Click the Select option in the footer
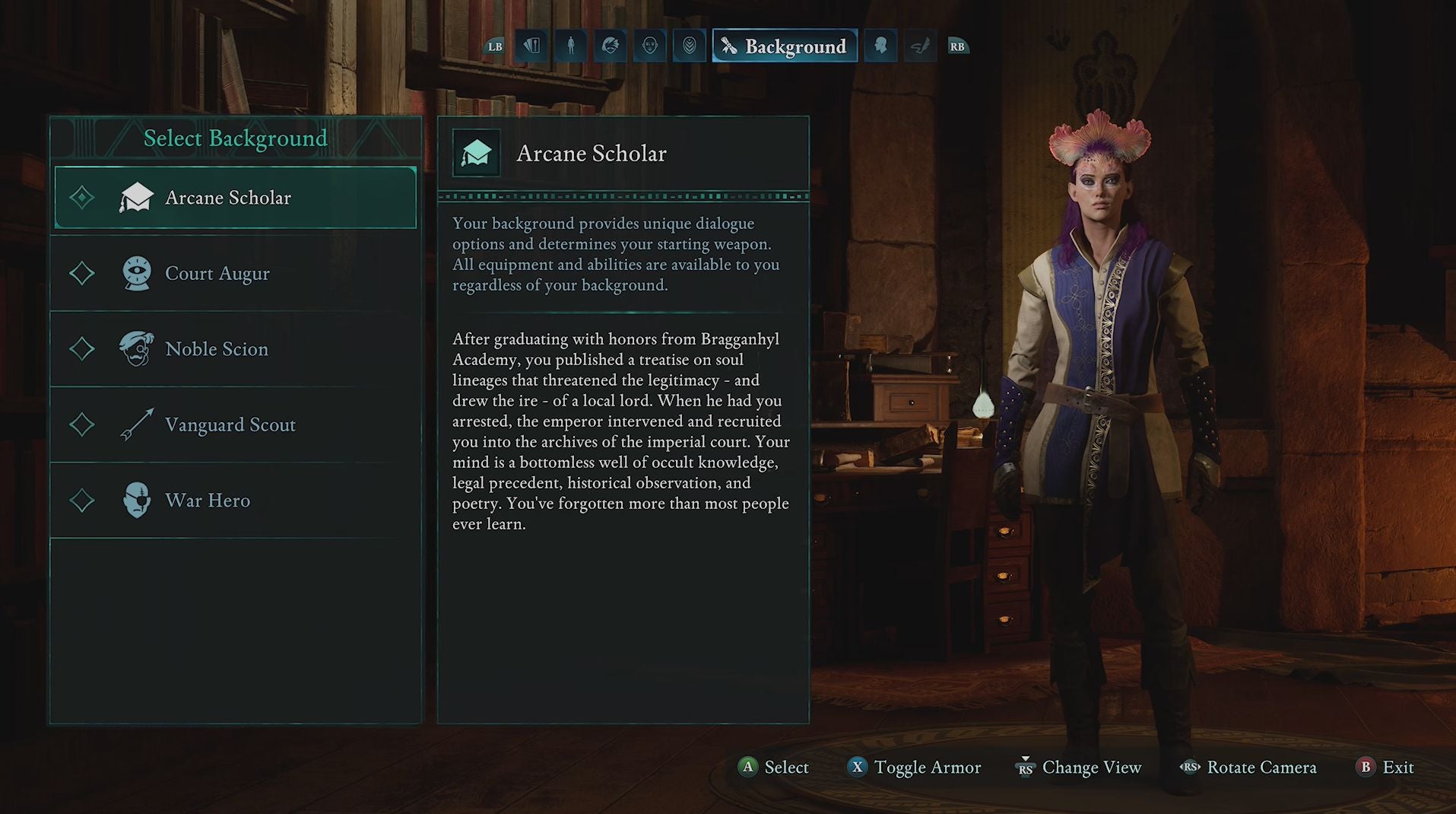The width and height of the screenshot is (1456, 814). point(774,767)
